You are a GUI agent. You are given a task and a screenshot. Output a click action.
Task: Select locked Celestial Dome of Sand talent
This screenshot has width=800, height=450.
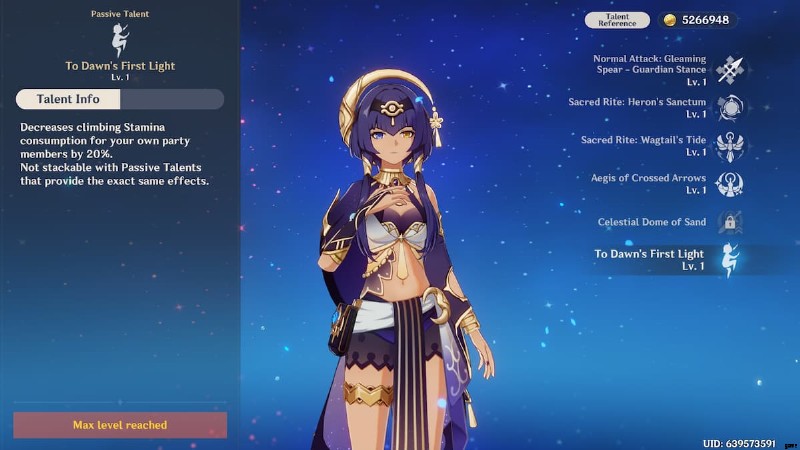[730, 222]
